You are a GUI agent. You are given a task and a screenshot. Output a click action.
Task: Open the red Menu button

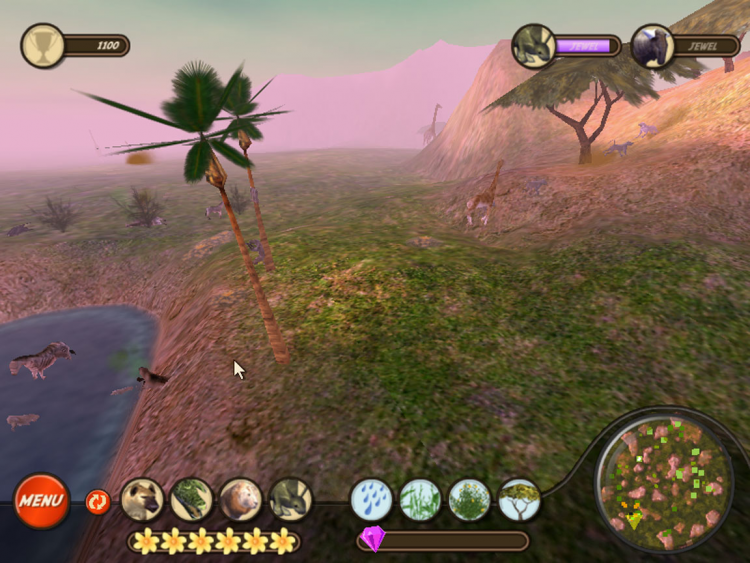pyautogui.click(x=41, y=500)
